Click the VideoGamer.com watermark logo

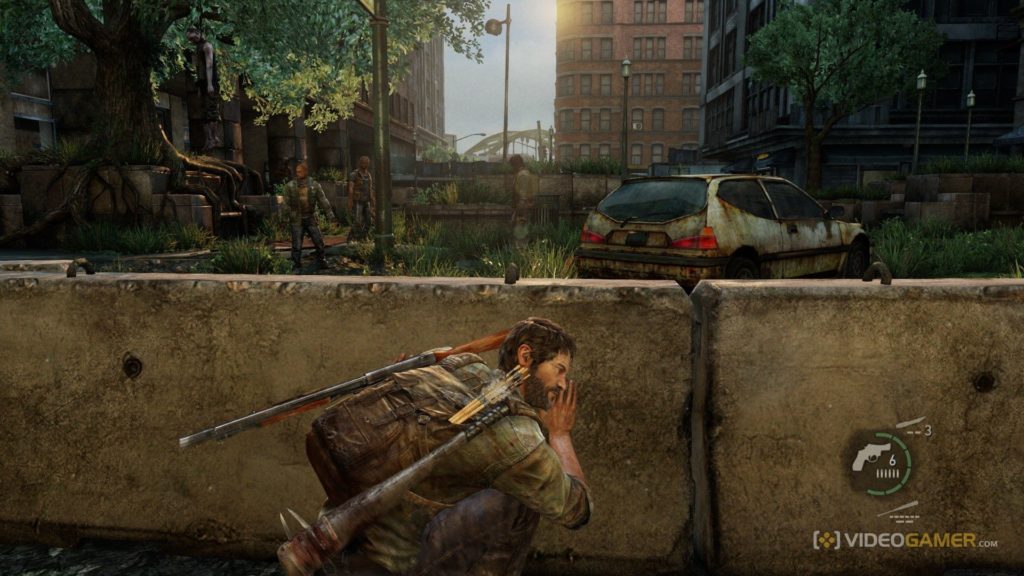tap(904, 540)
